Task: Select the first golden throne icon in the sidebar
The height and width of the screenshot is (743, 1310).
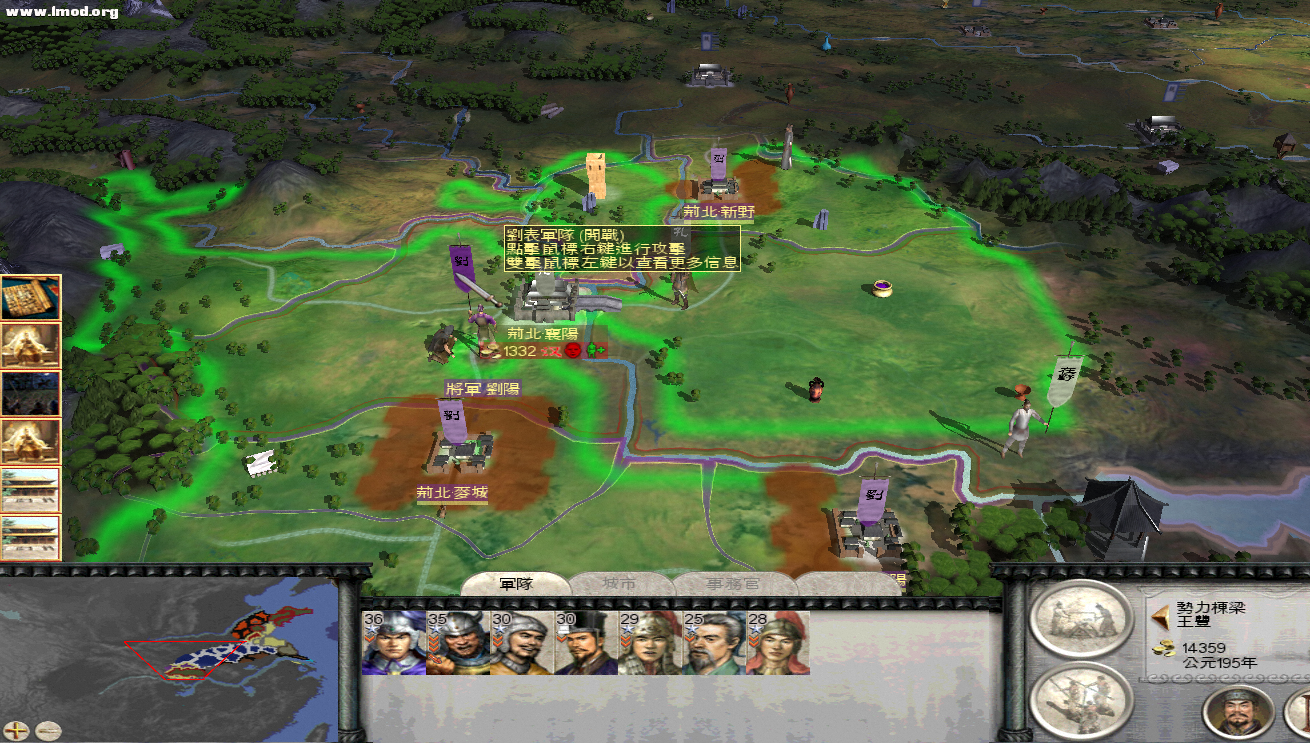Action: coord(32,343)
